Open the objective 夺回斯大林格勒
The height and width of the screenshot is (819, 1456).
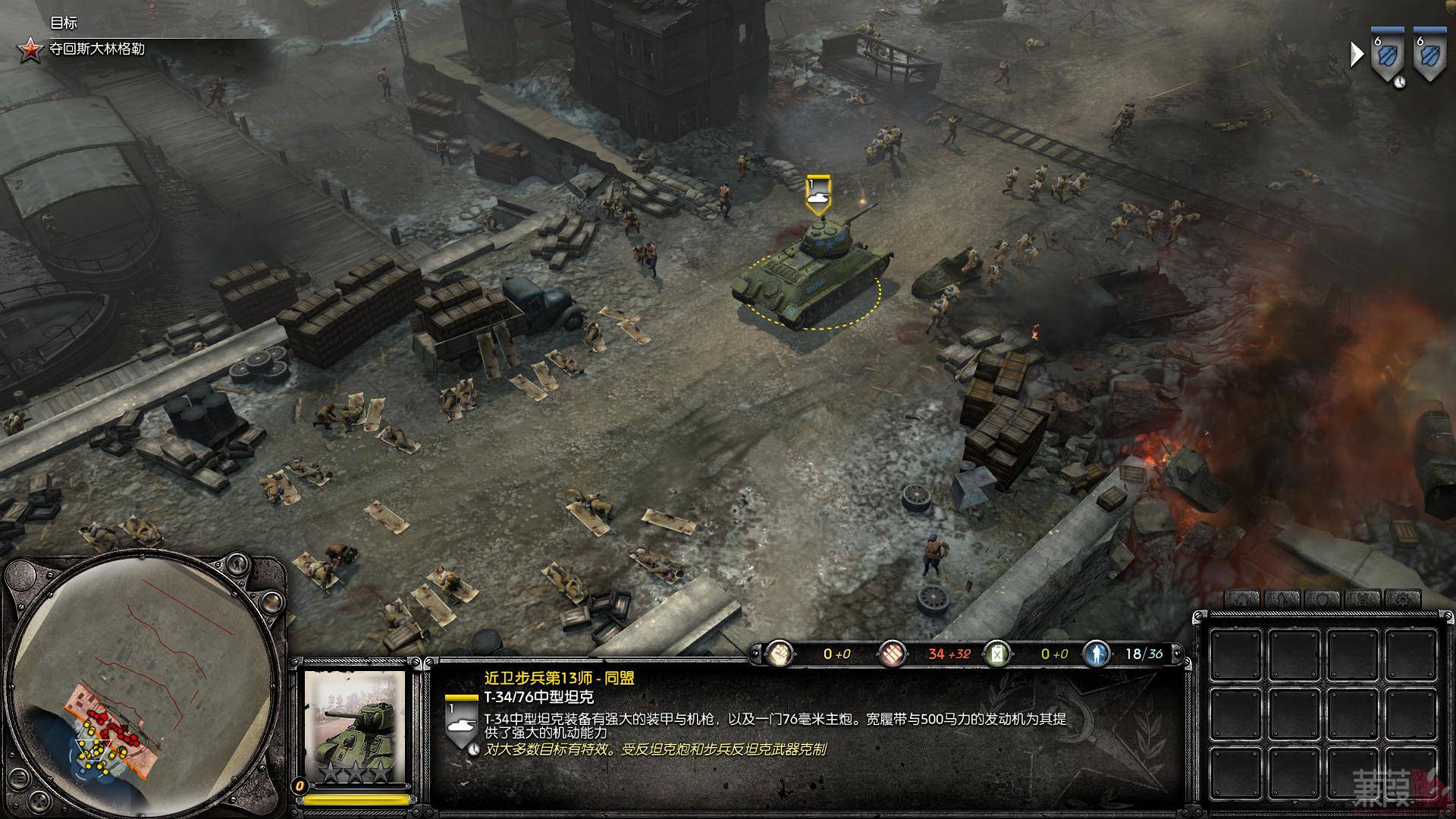pyautogui.click(x=96, y=49)
